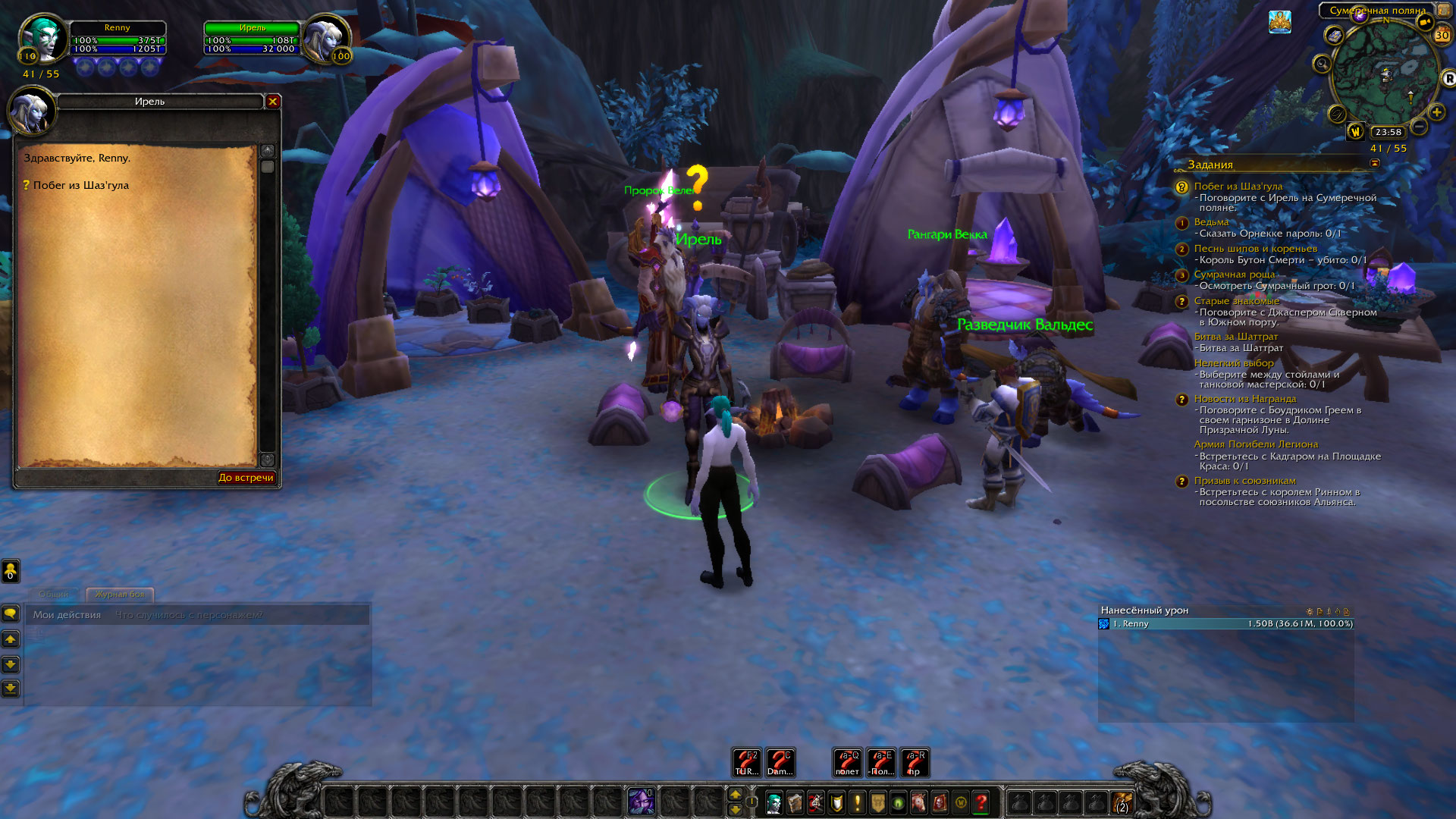Viewport: 1456px width, 819px height.
Task: Open the social friends button
Action: pyautogui.click(x=11, y=570)
